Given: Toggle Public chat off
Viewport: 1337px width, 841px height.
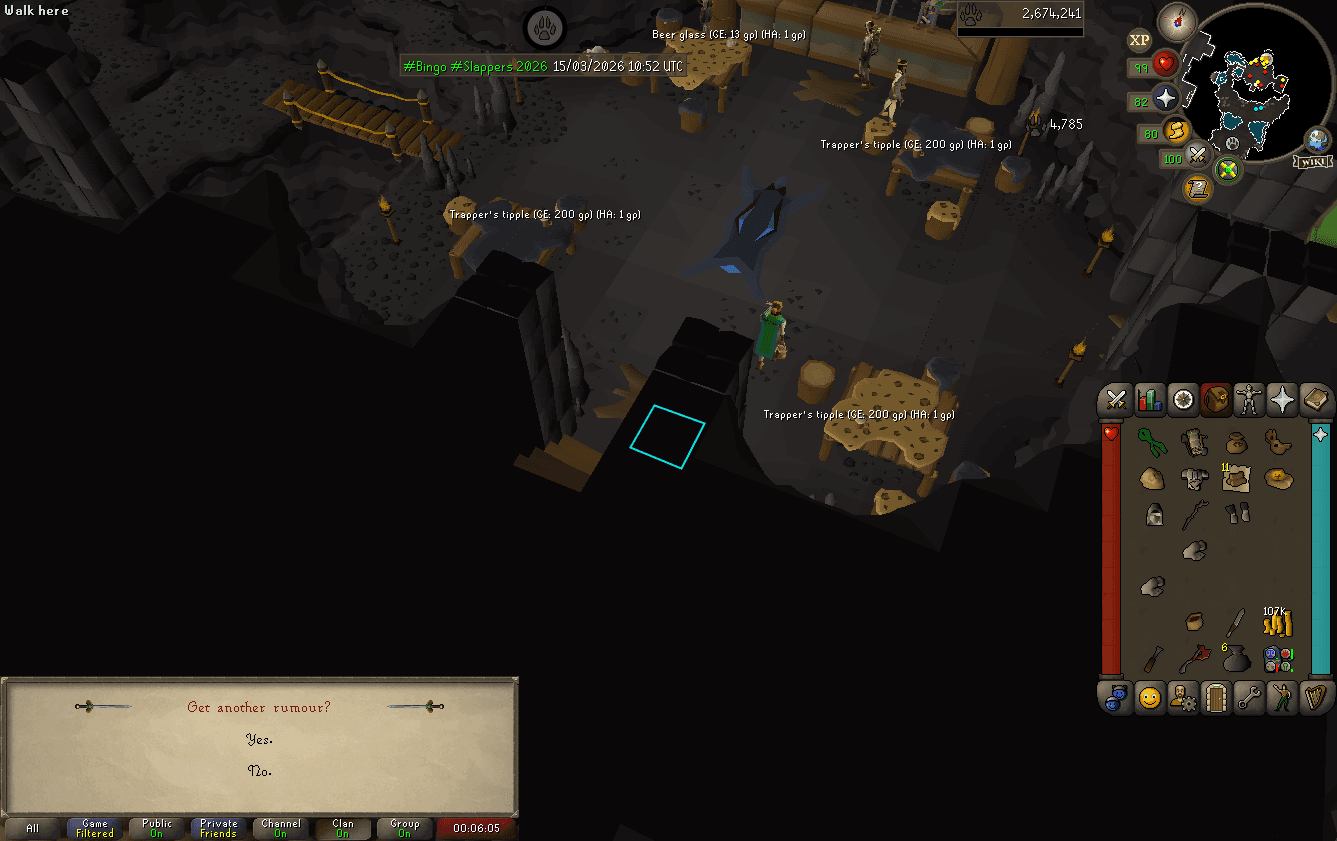Looking at the screenshot, I should coord(156,828).
